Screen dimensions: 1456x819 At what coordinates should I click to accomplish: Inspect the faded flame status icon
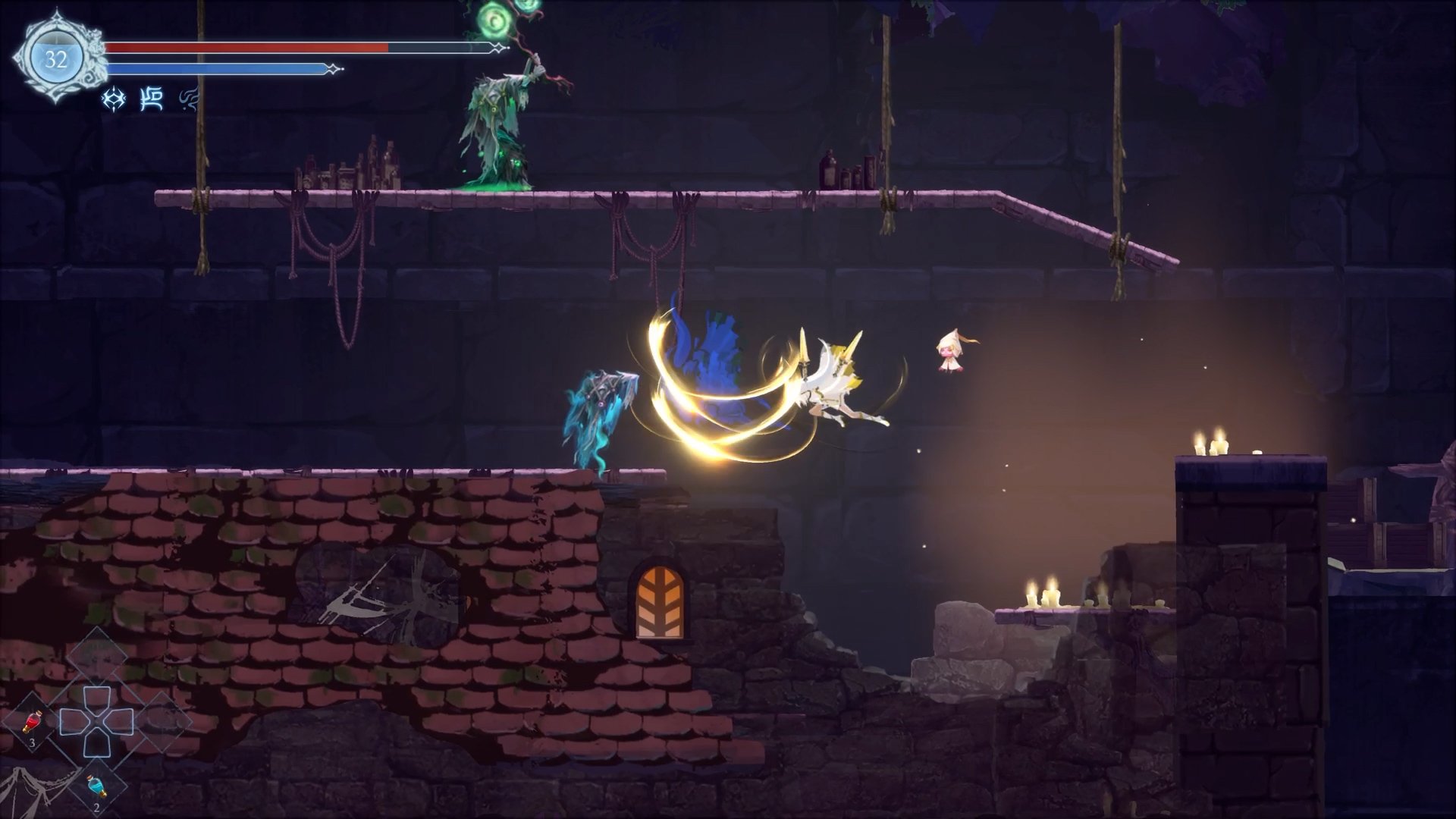188,99
